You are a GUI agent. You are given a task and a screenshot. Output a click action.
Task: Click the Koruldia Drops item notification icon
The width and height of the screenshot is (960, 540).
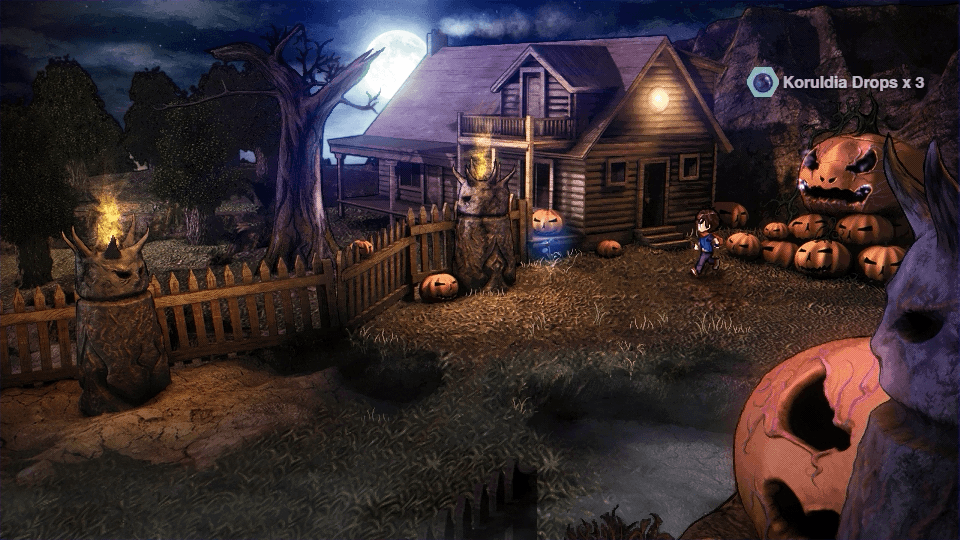[762, 82]
